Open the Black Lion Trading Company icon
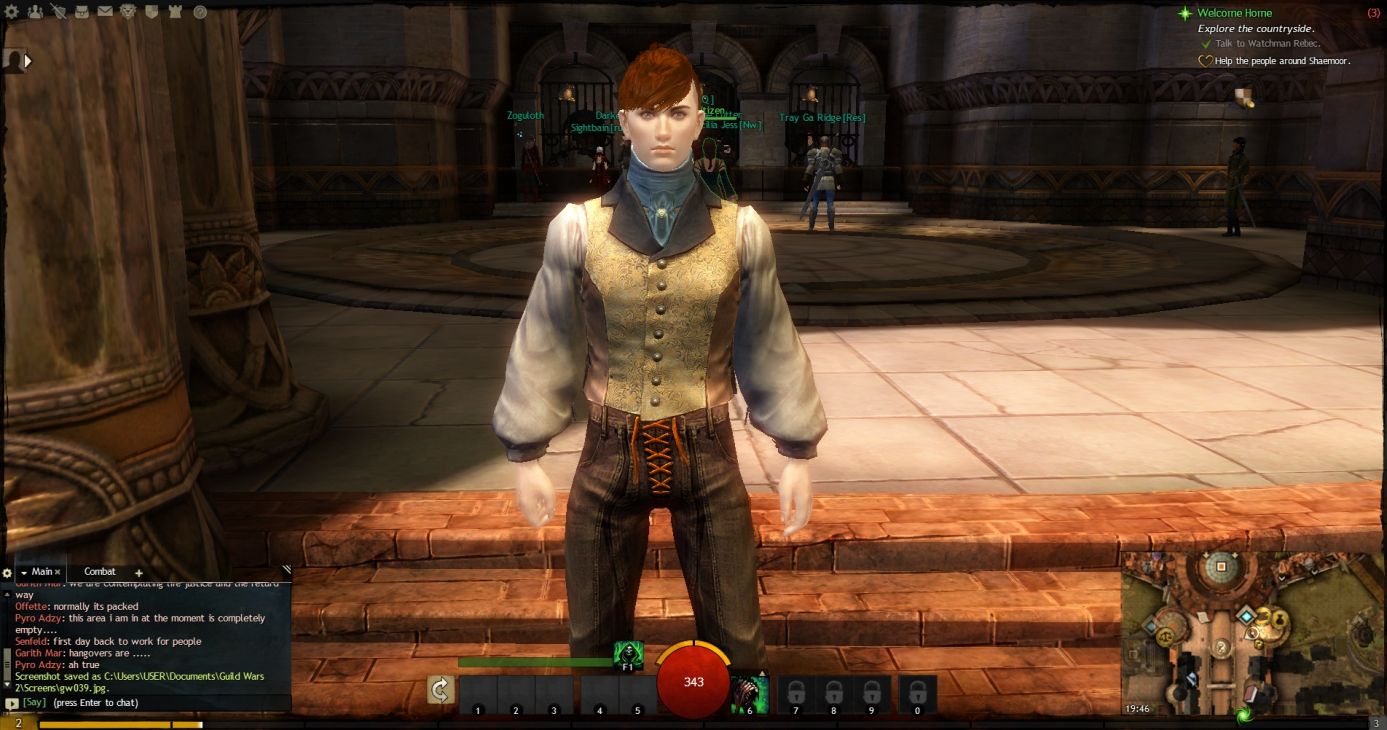1387x730 pixels. click(128, 12)
